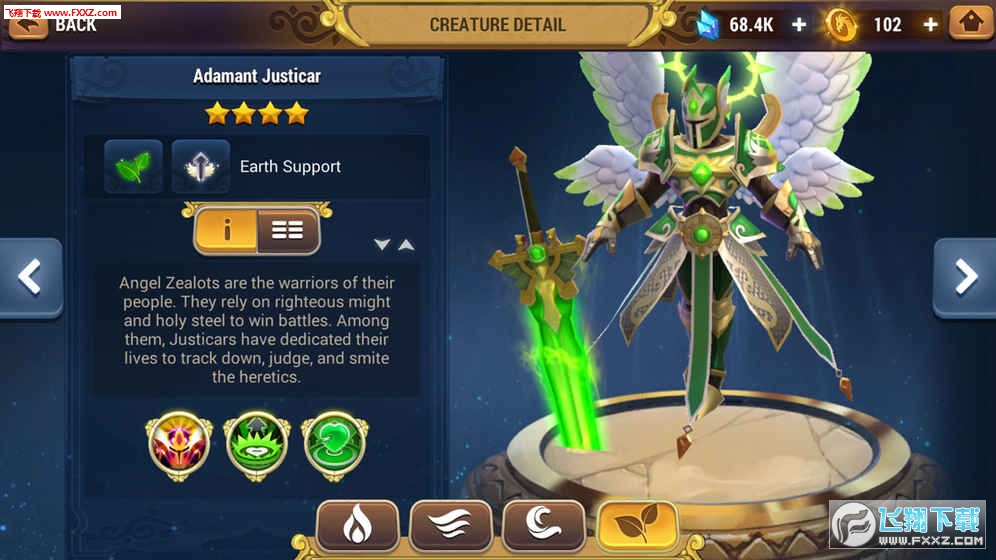
Task: Expand description with the up arrow
Action: [x=406, y=244]
